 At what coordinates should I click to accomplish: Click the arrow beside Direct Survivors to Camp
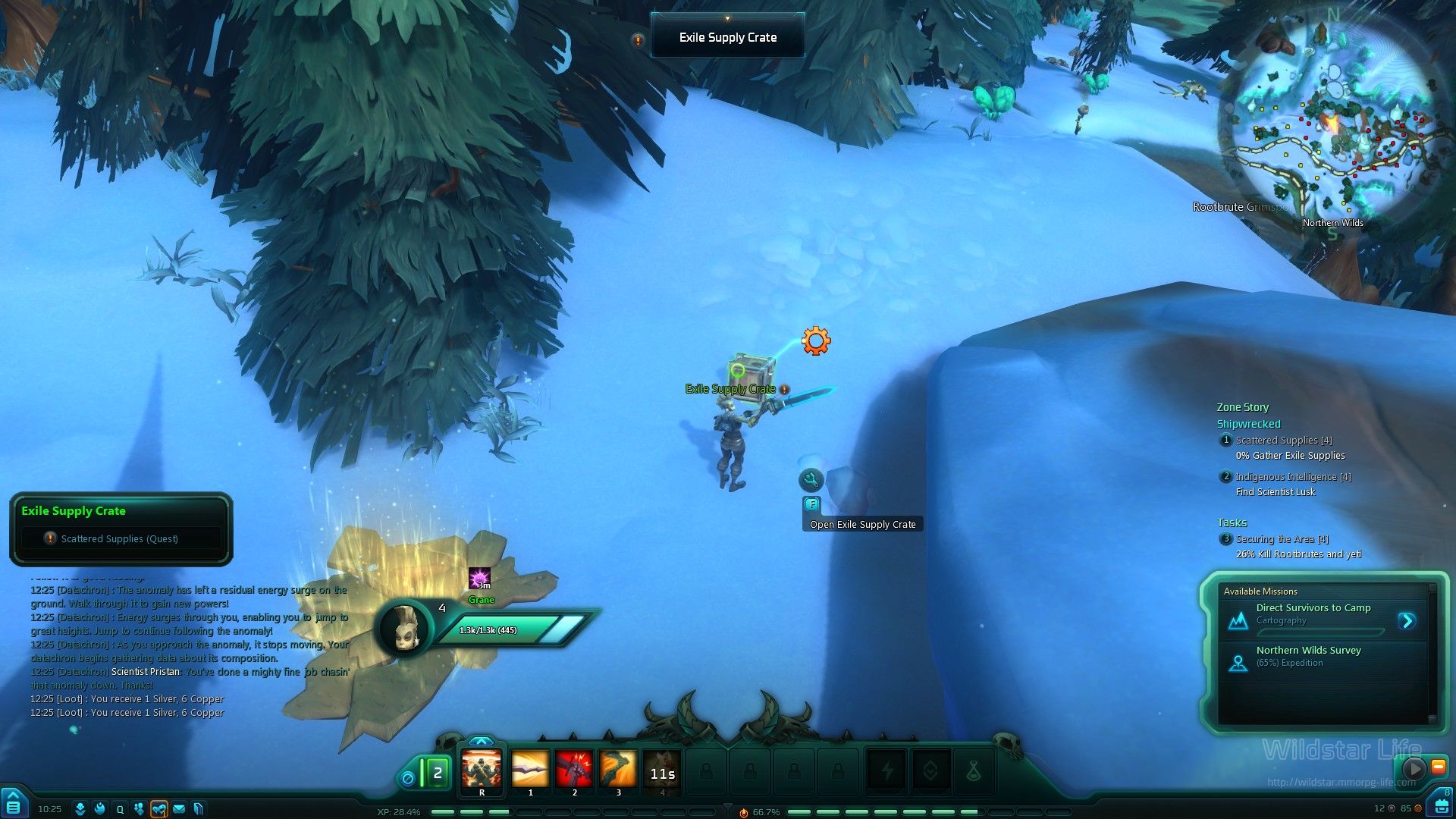coord(1407,621)
